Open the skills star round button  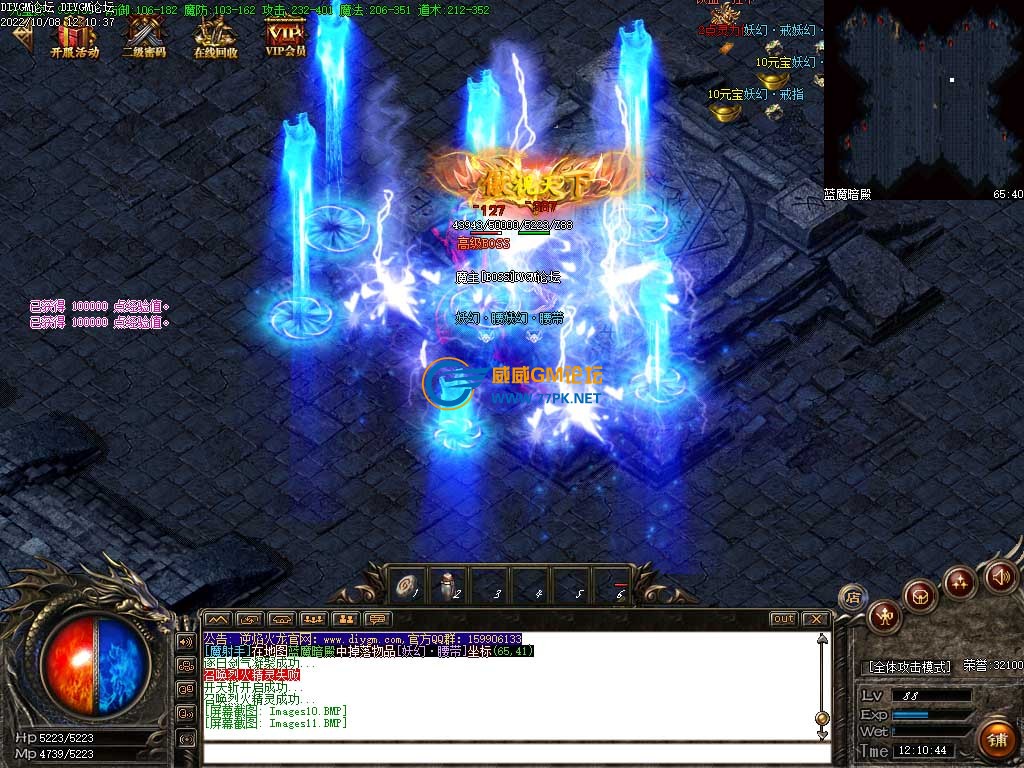[x=960, y=581]
